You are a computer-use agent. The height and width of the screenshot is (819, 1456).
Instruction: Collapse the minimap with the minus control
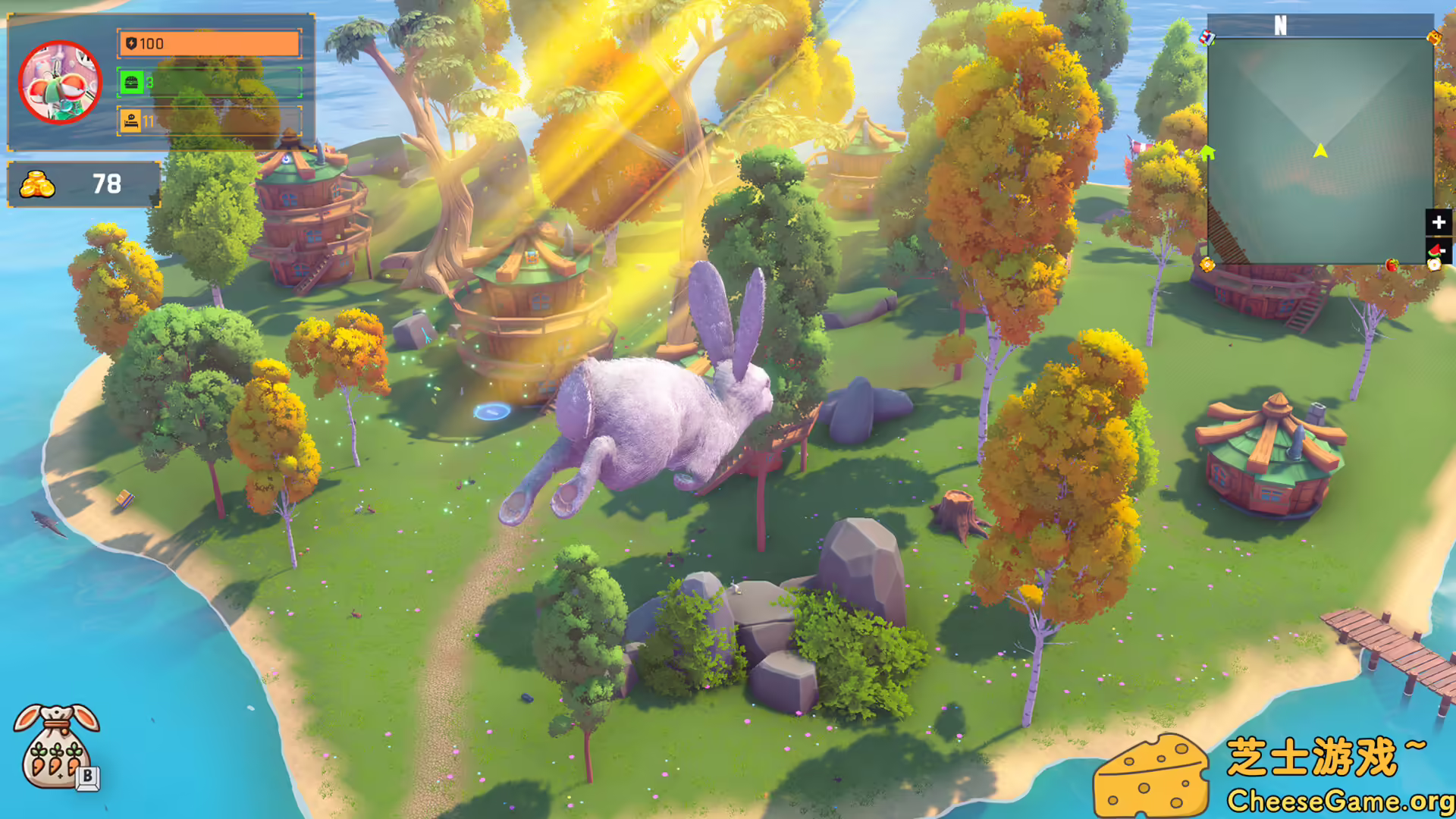1443,250
